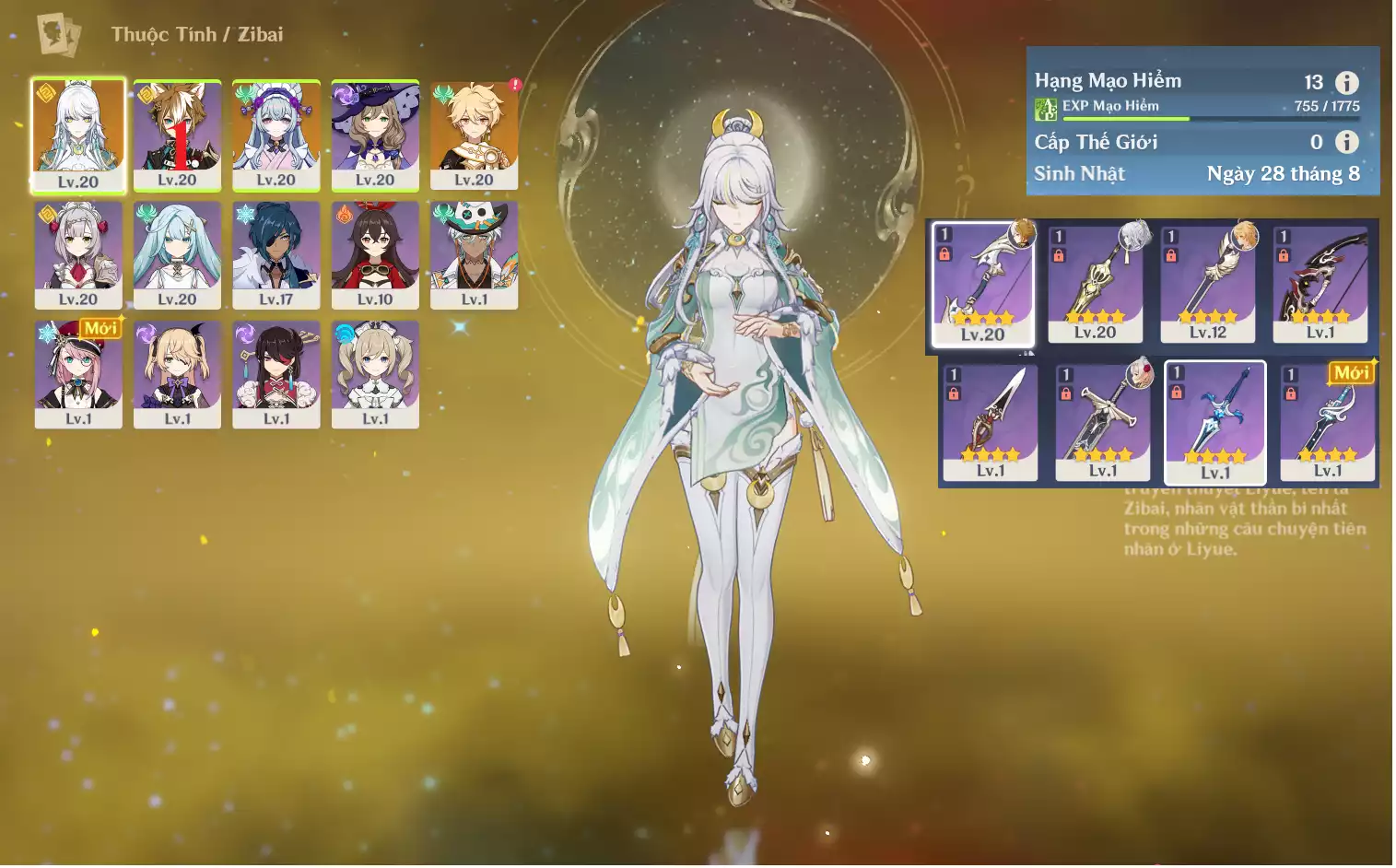1396x868 pixels.
Task: Select Lisa in the purple witch hat
Action: [x=375, y=135]
